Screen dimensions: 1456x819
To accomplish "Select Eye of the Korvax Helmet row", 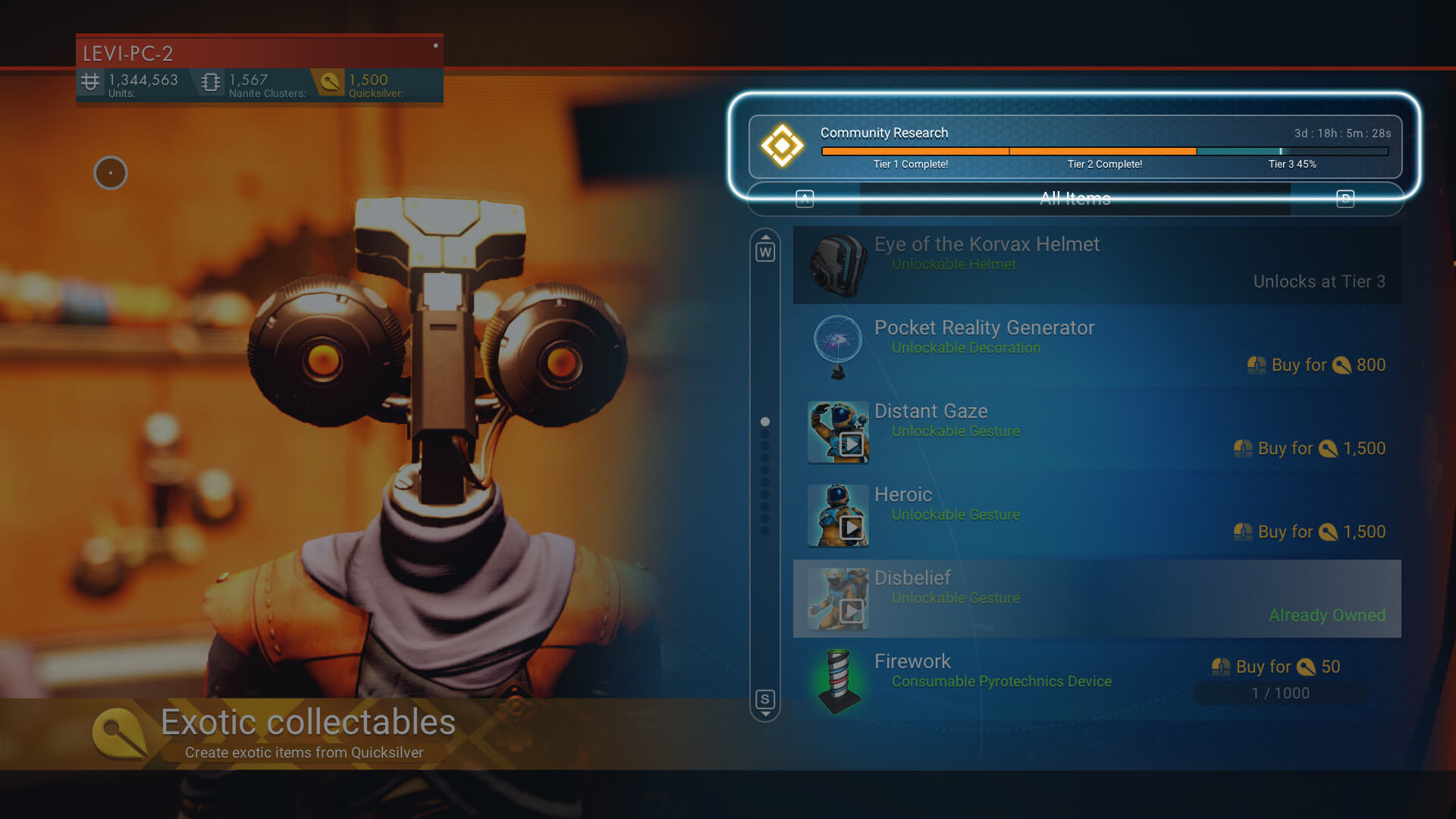I will (1097, 265).
